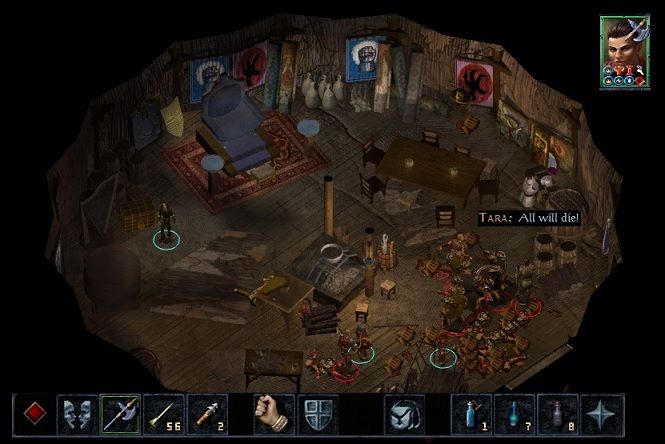
Task: Use the dark potion with count 8
Action: 555,412
